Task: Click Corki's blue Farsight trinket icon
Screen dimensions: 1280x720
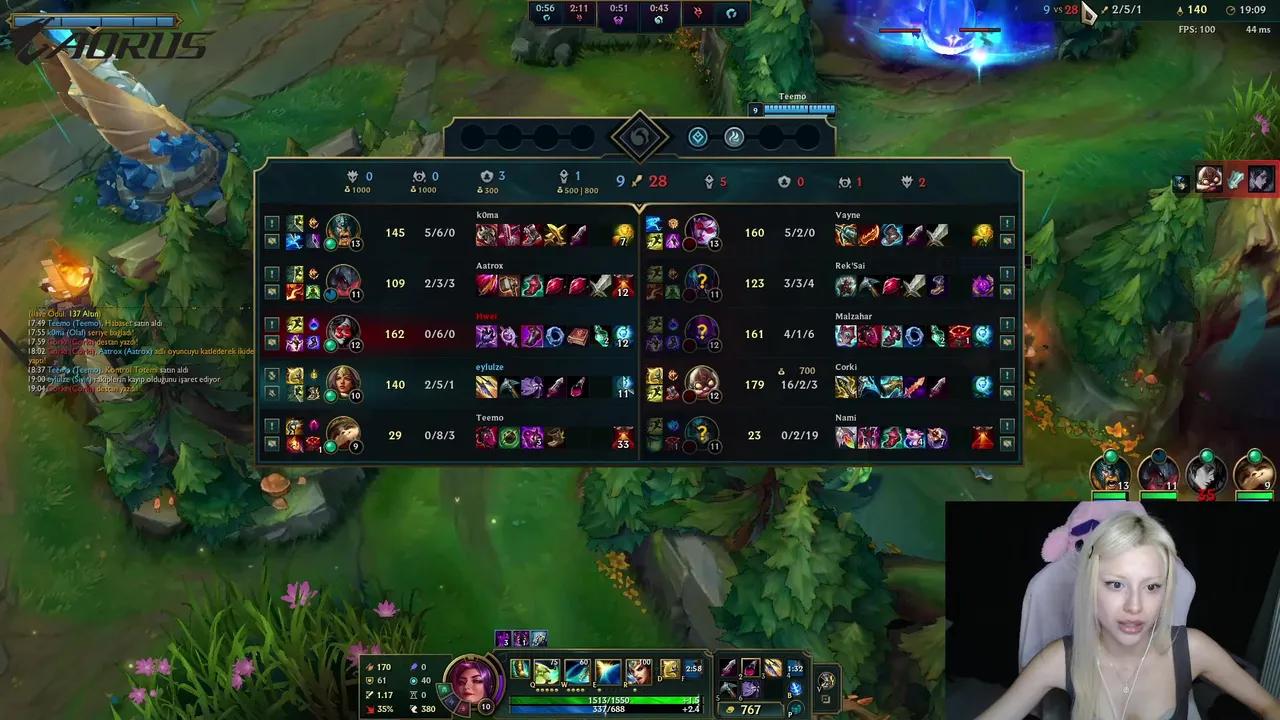Action: click(983, 384)
